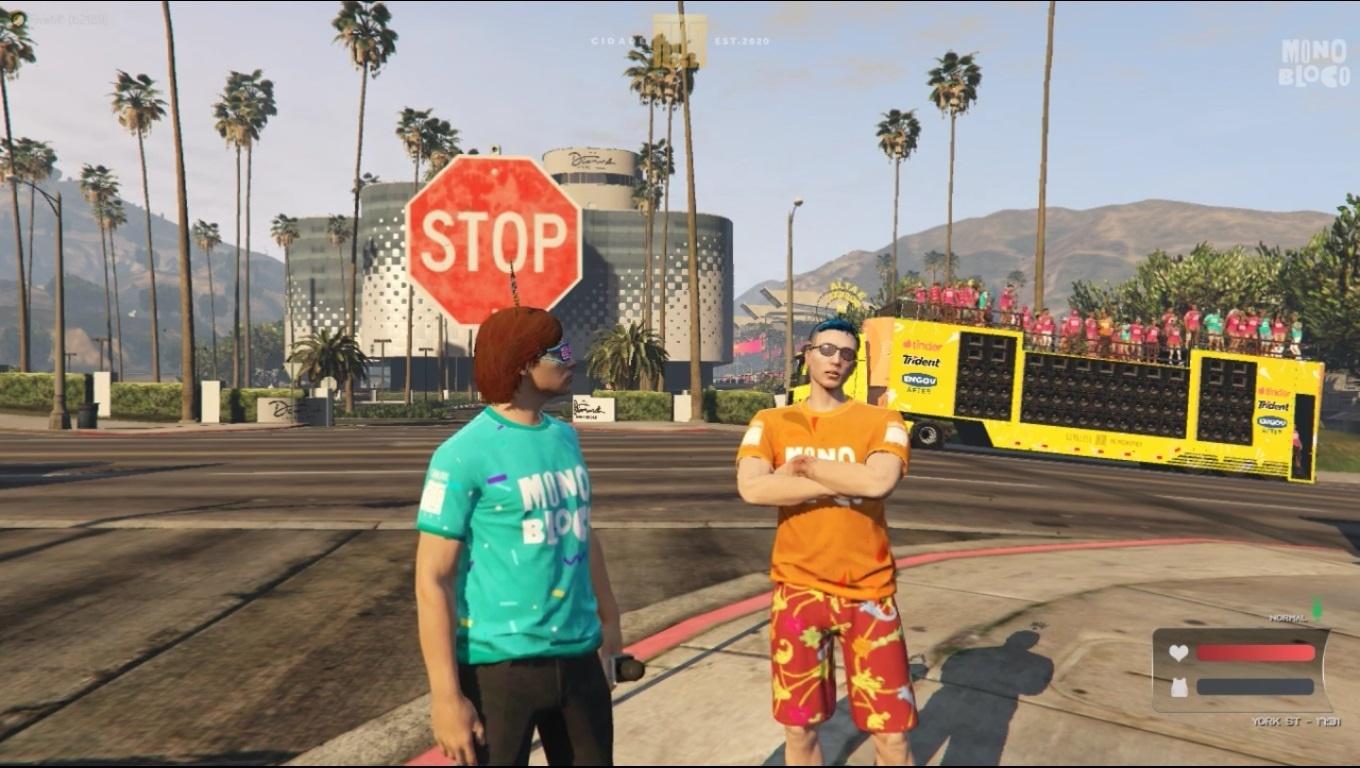The width and height of the screenshot is (1360, 768).
Task: Click the green status indicator above NORMAL
Action: click(1316, 606)
